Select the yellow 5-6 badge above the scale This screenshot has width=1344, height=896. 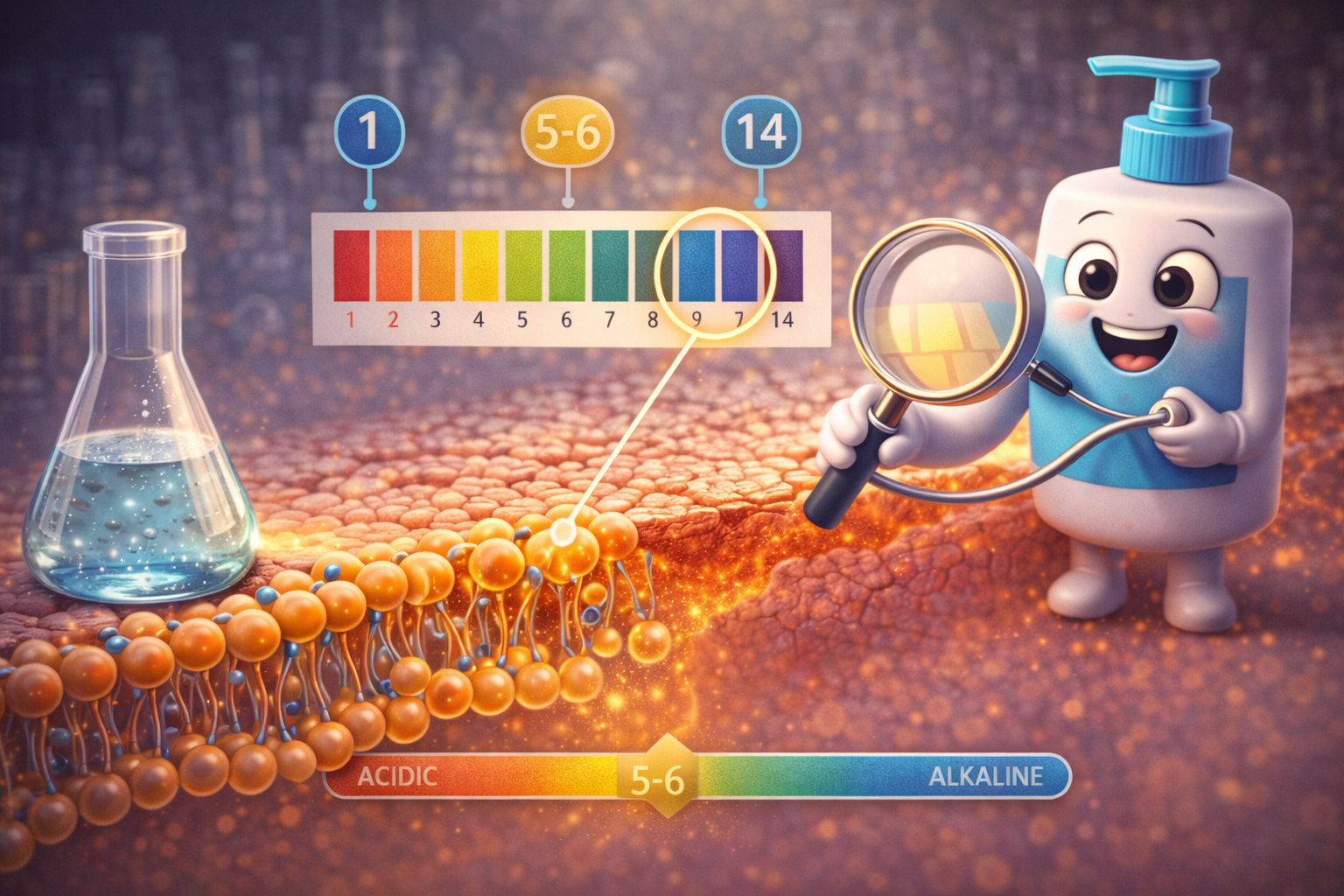point(567,133)
